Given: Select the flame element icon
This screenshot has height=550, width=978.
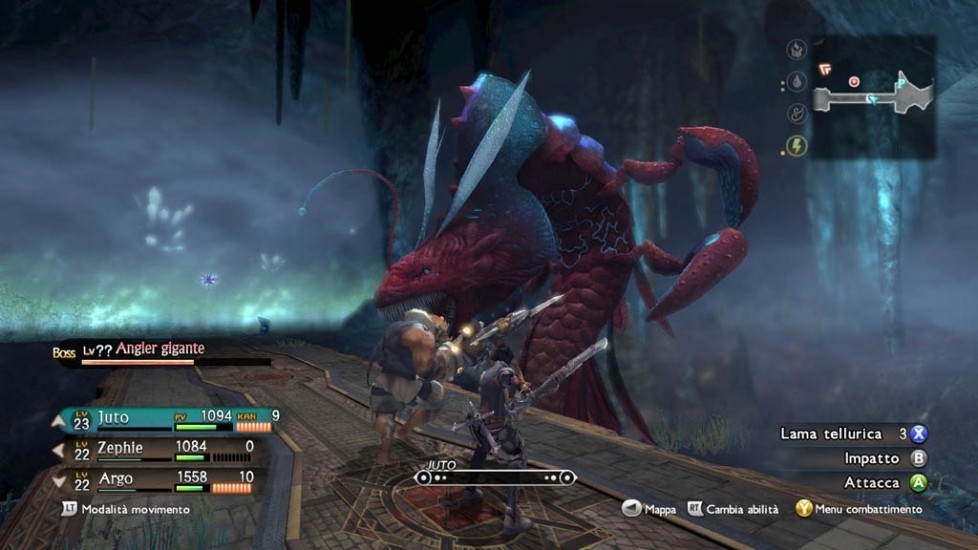Looking at the screenshot, I should click(796, 49).
